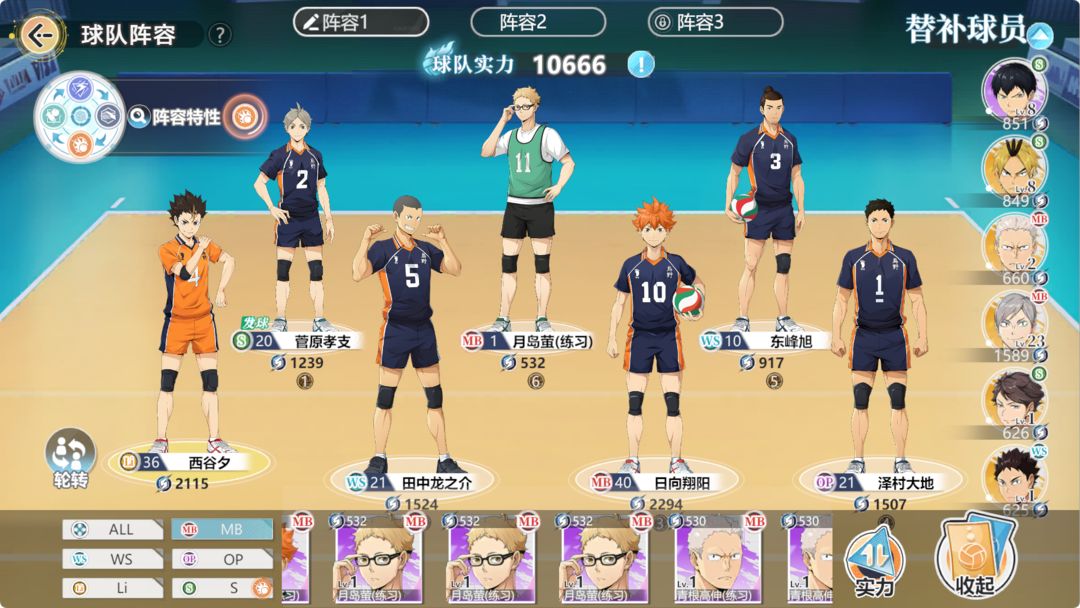Switch to the 阵容1 lineup tab
1080x608 pixels.
point(360,22)
